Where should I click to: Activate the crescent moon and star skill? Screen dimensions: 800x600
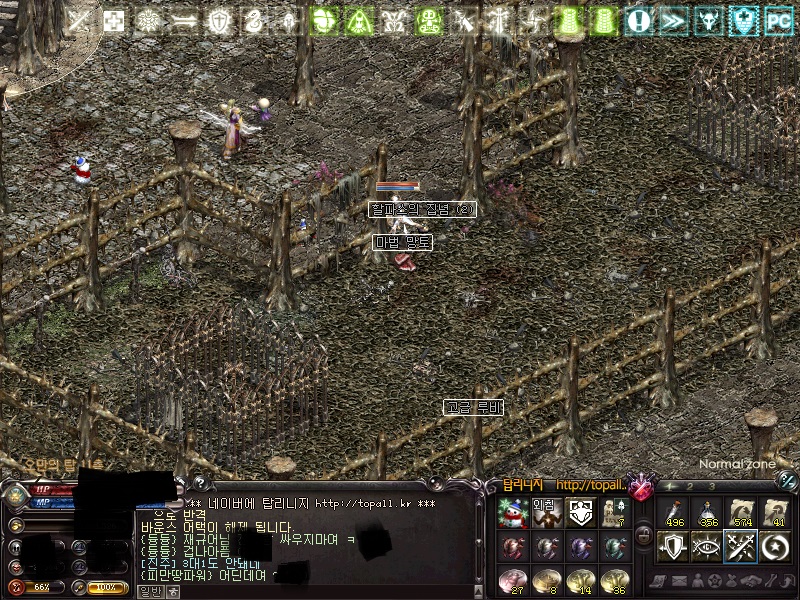(773, 546)
